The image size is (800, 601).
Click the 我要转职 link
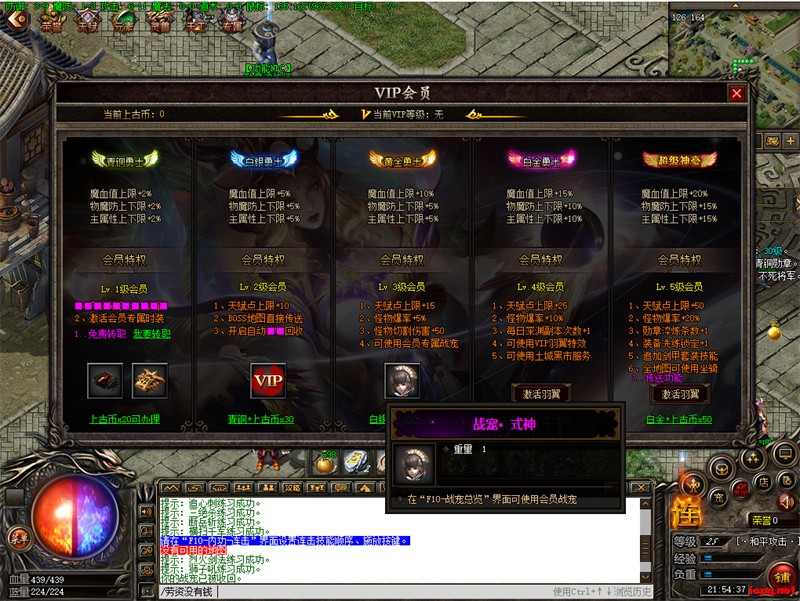[x=150, y=334]
